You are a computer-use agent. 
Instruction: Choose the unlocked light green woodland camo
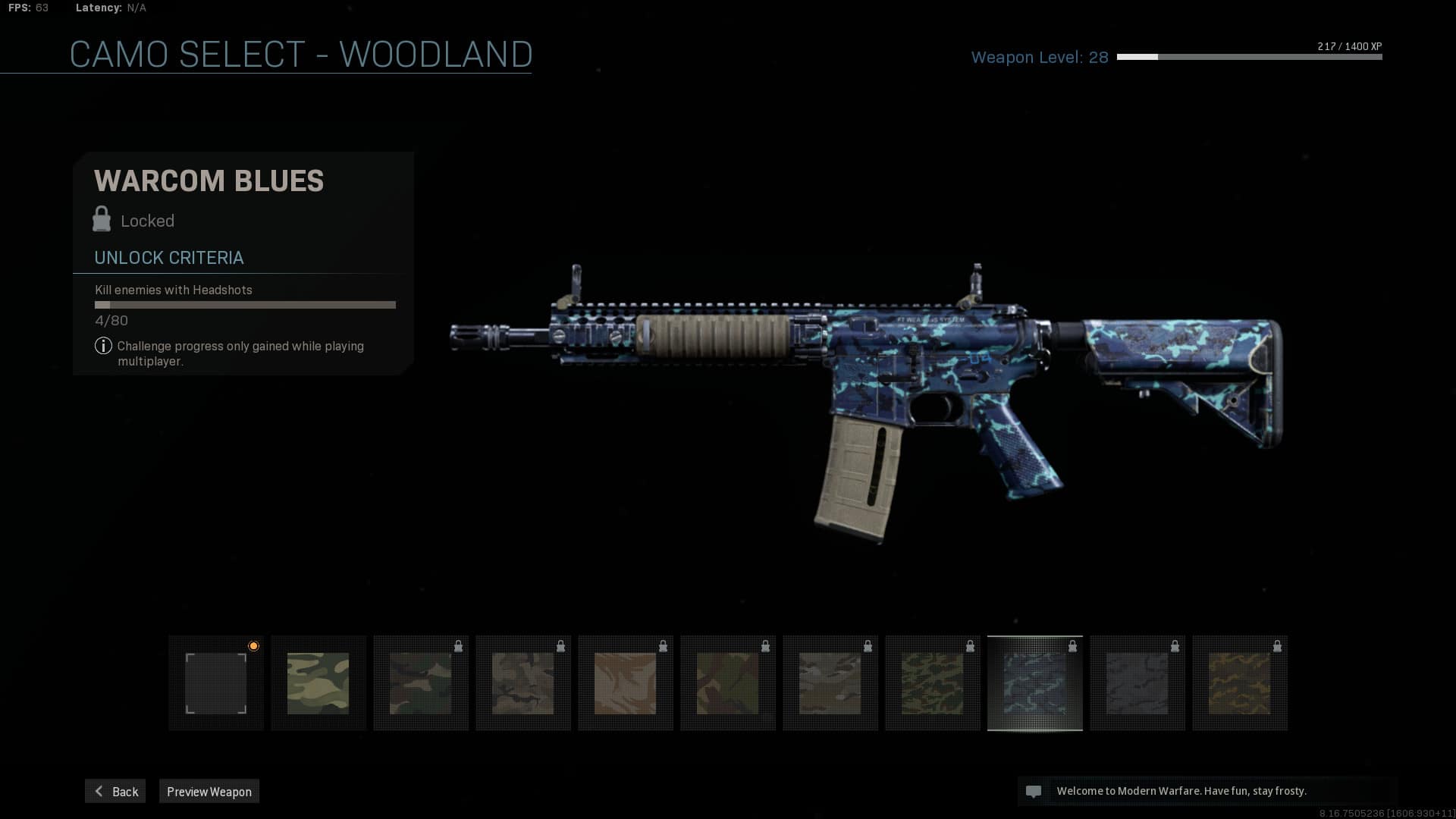click(x=318, y=683)
